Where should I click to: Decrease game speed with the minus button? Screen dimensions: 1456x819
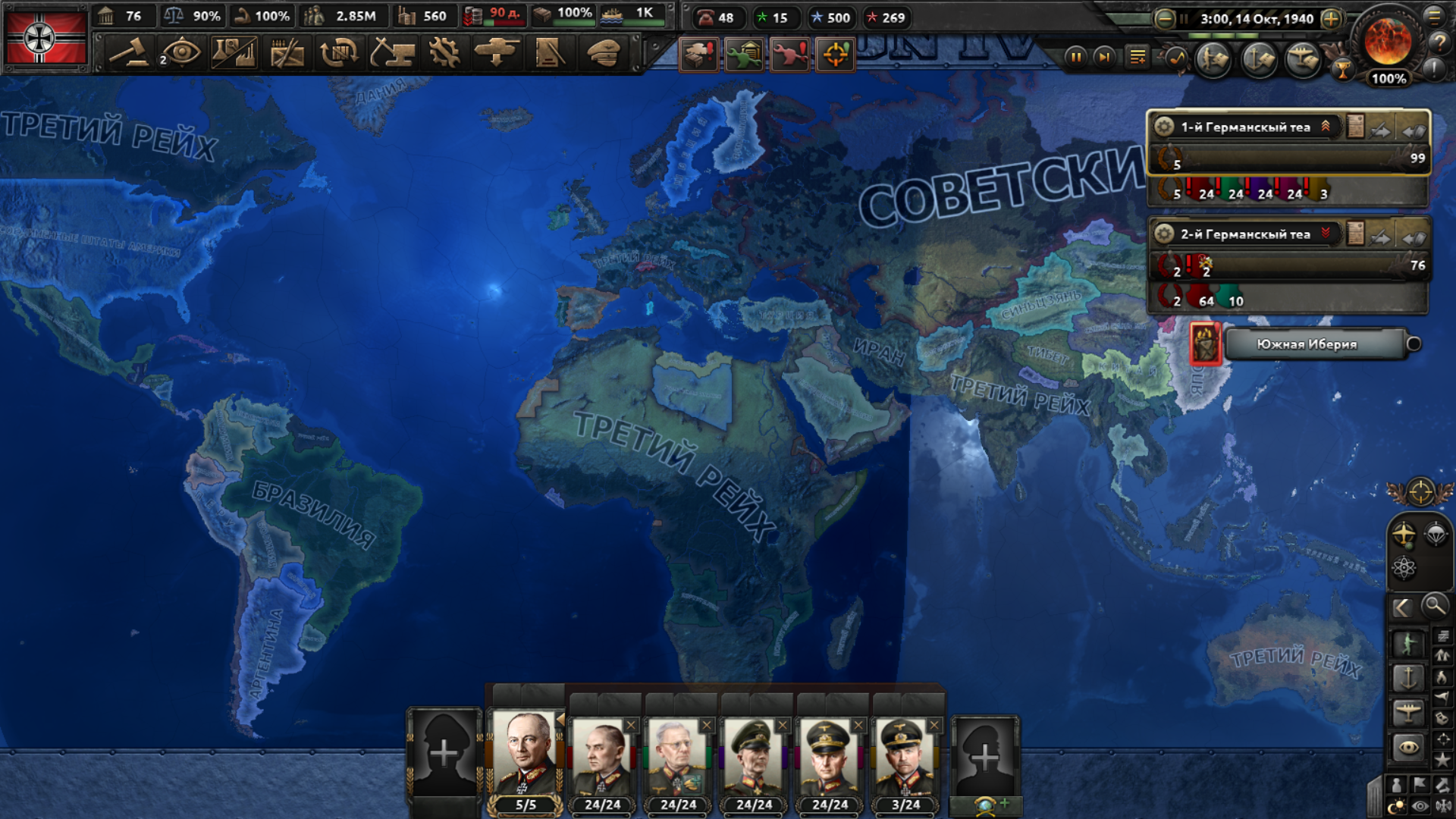click(1165, 19)
